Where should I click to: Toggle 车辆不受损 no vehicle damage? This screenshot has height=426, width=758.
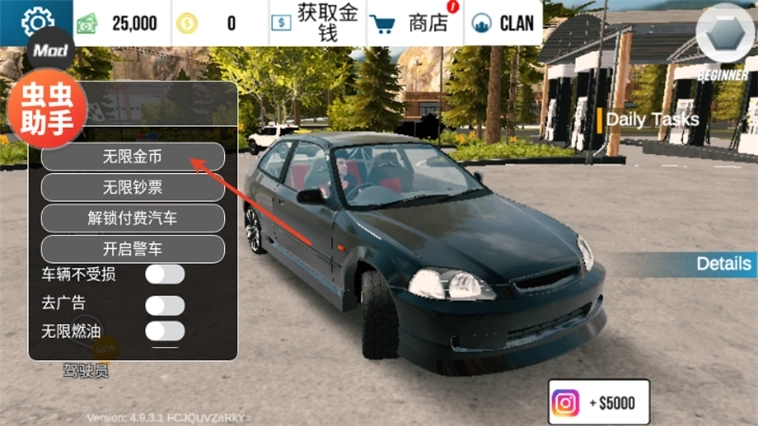pyautogui.click(x=165, y=274)
